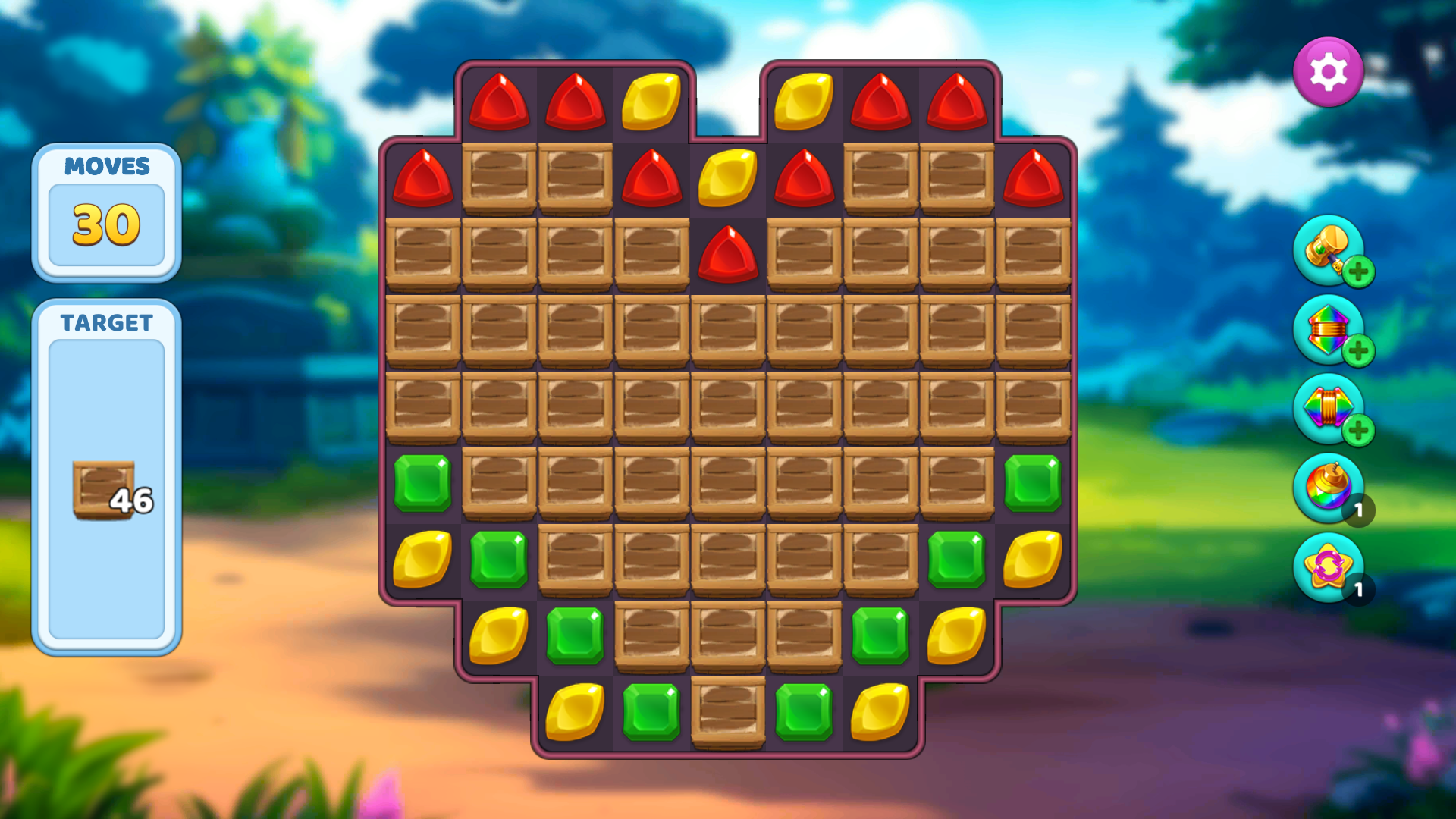The image size is (1456, 819).
Task: Tap the red gem in the top-left corner
Action: click(x=500, y=102)
